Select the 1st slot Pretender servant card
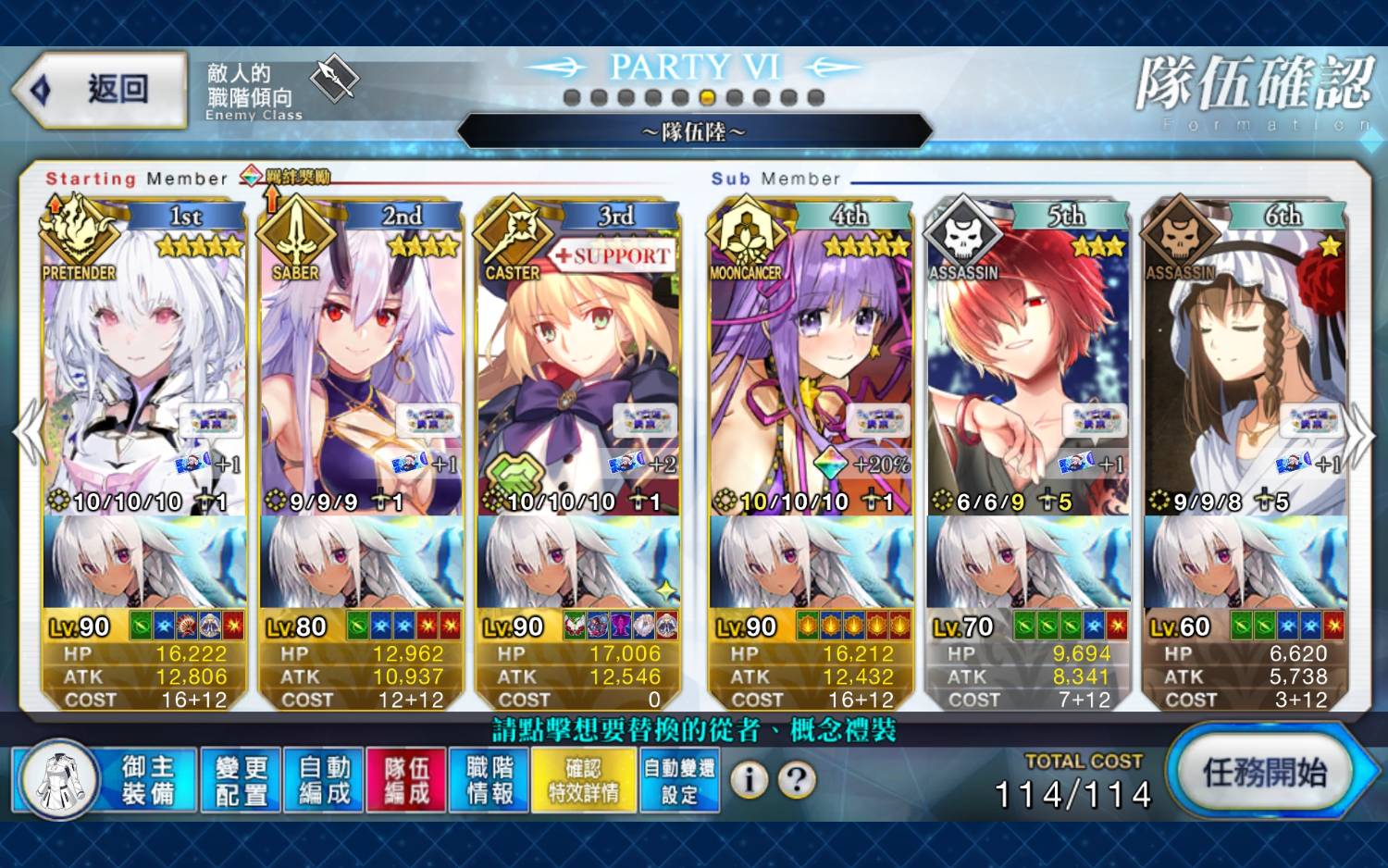Viewport: 1388px width, 868px height. (143, 370)
